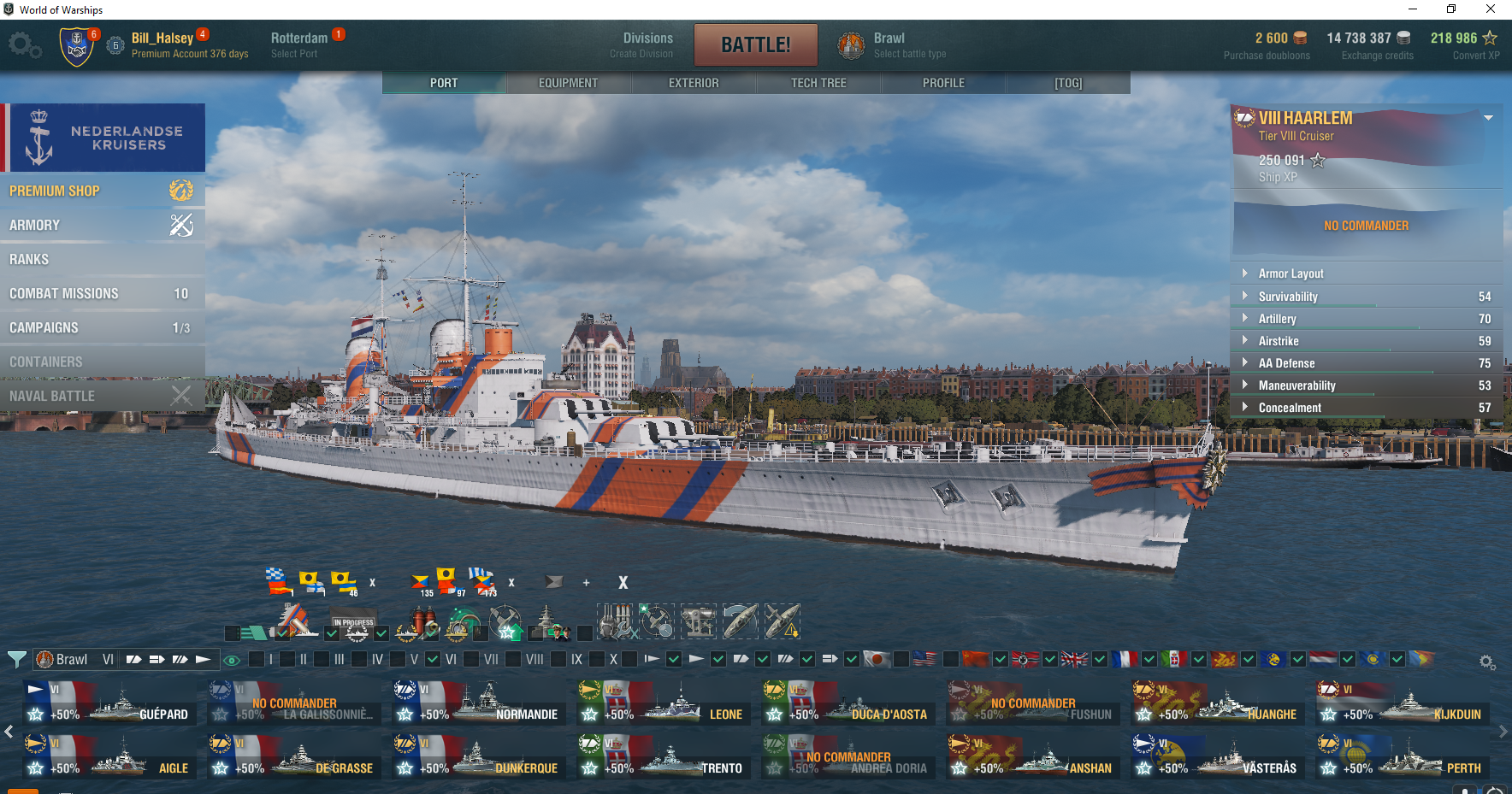This screenshot has width=1512, height=794.
Task: Select Brawl battle type selector
Action: (x=892, y=45)
